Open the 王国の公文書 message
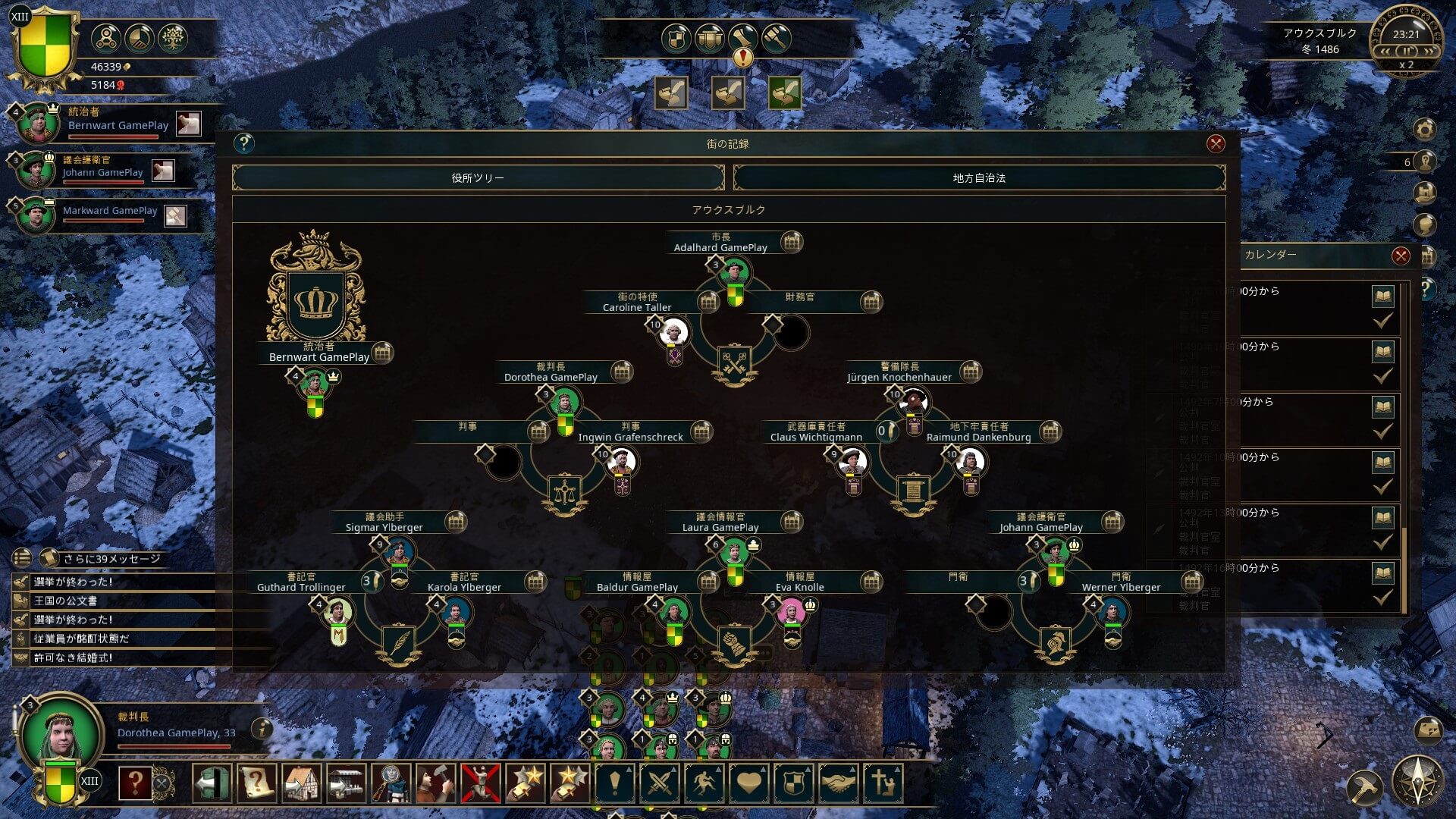This screenshot has width=1456, height=819. pos(66,601)
